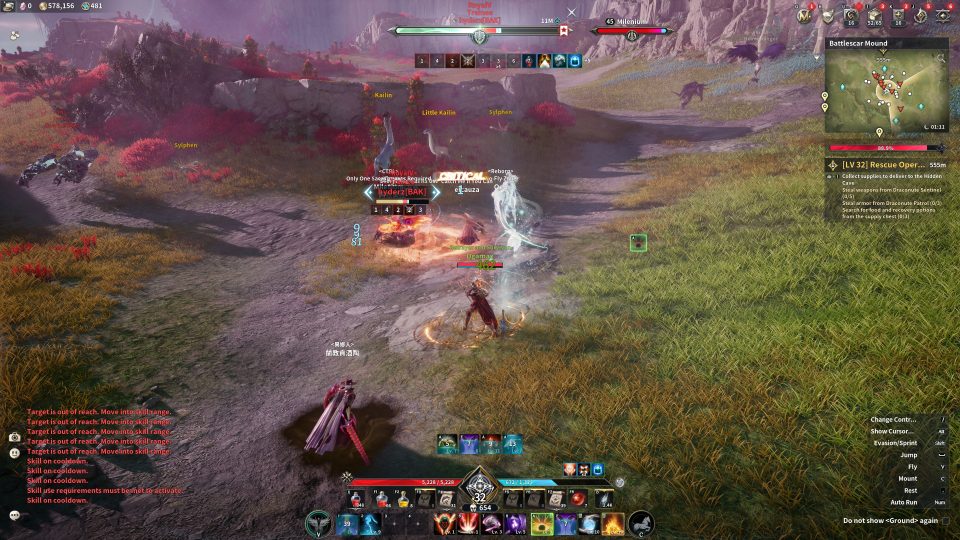Activate the blue sphere skill
The image size is (960, 540).
(590, 523)
